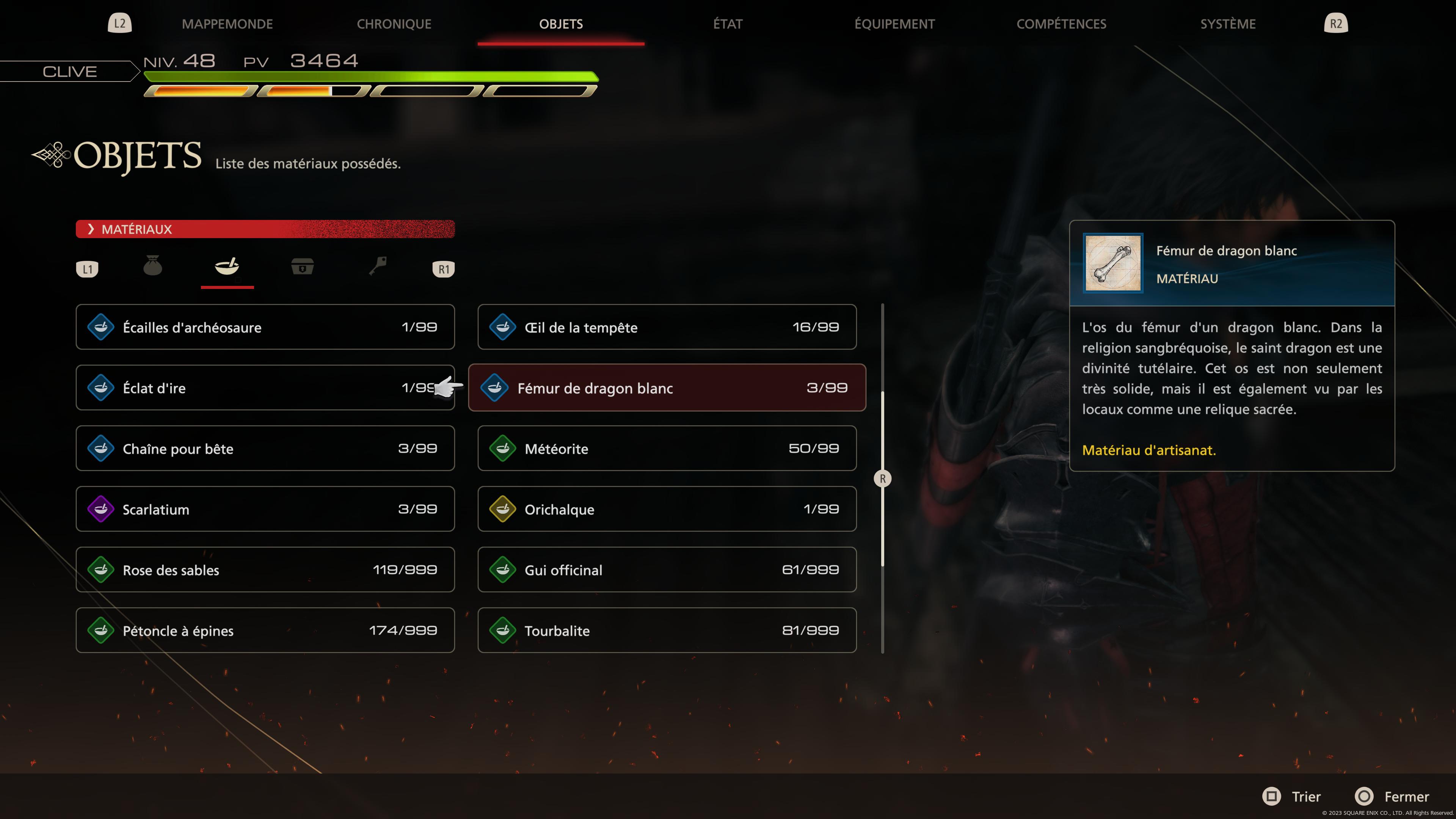Viewport: 1456px width, 819px height.
Task: Select the Orichalque material
Action: pyautogui.click(x=667, y=509)
